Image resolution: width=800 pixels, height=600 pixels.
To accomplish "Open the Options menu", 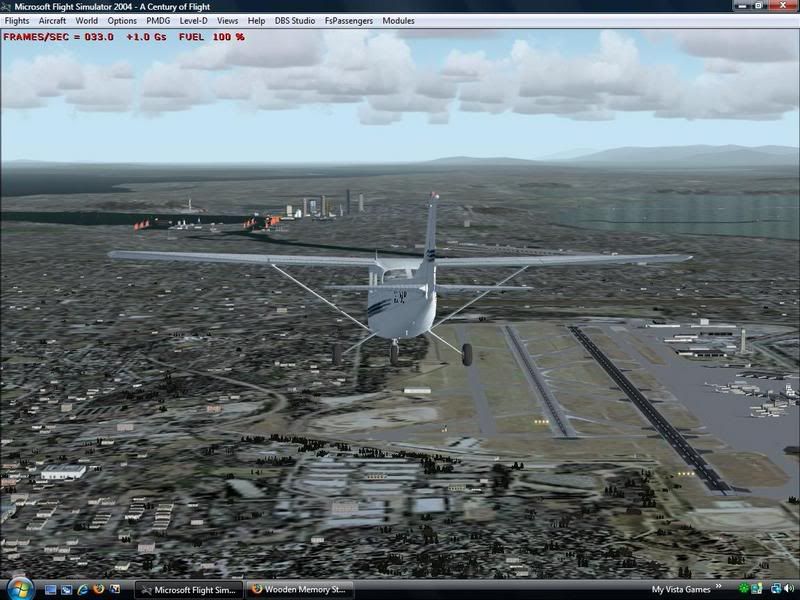I will click(x=122, y=20).
